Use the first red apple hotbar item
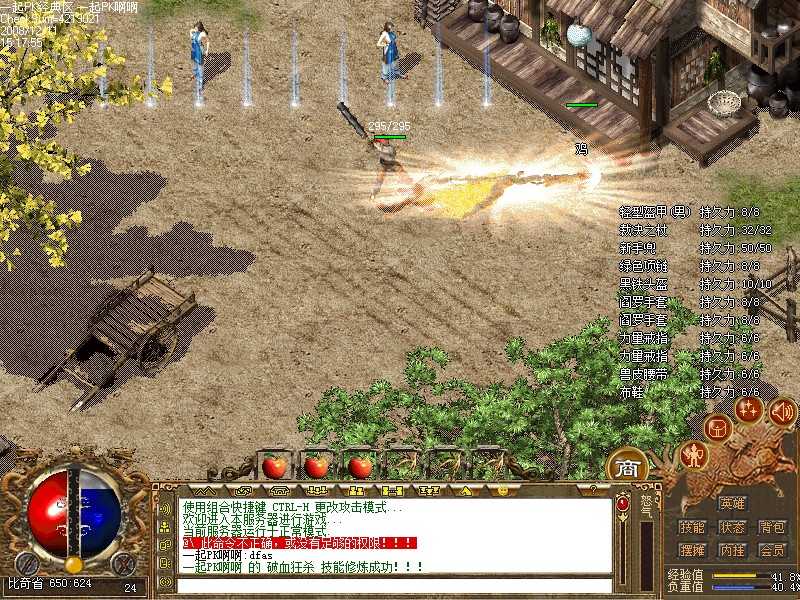Image resolution: width=800 pixels, height=600 pixels. [x=273, y=465]
